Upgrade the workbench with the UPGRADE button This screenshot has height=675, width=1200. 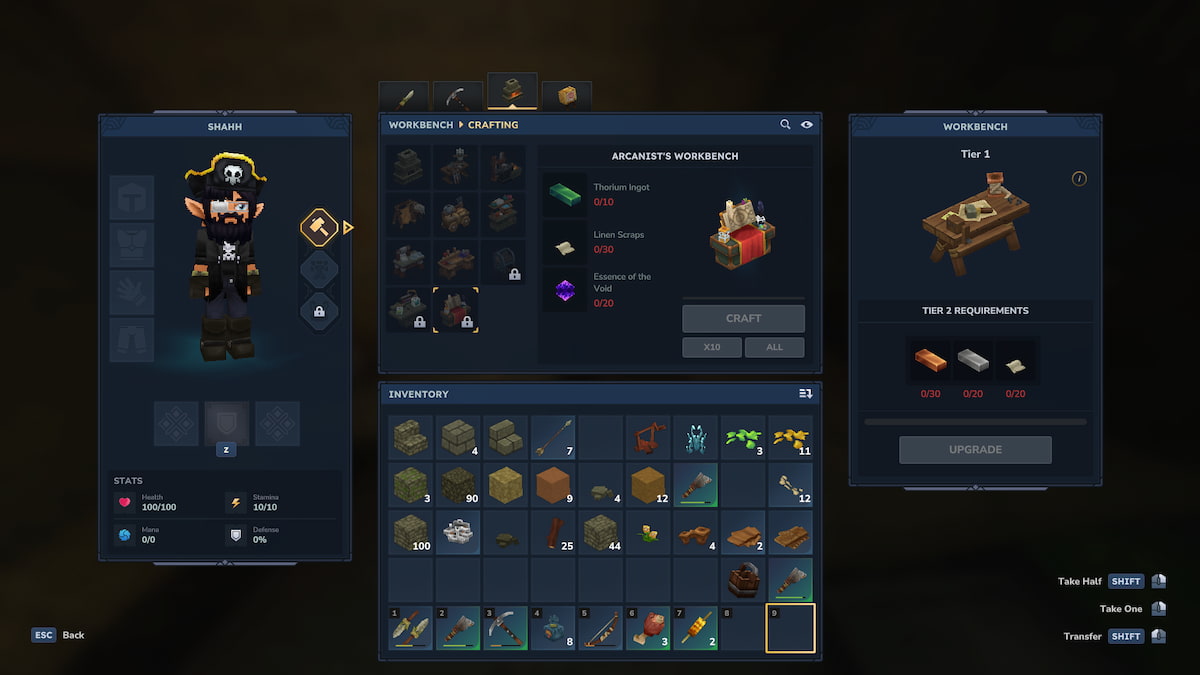click(x=975, y=450)
